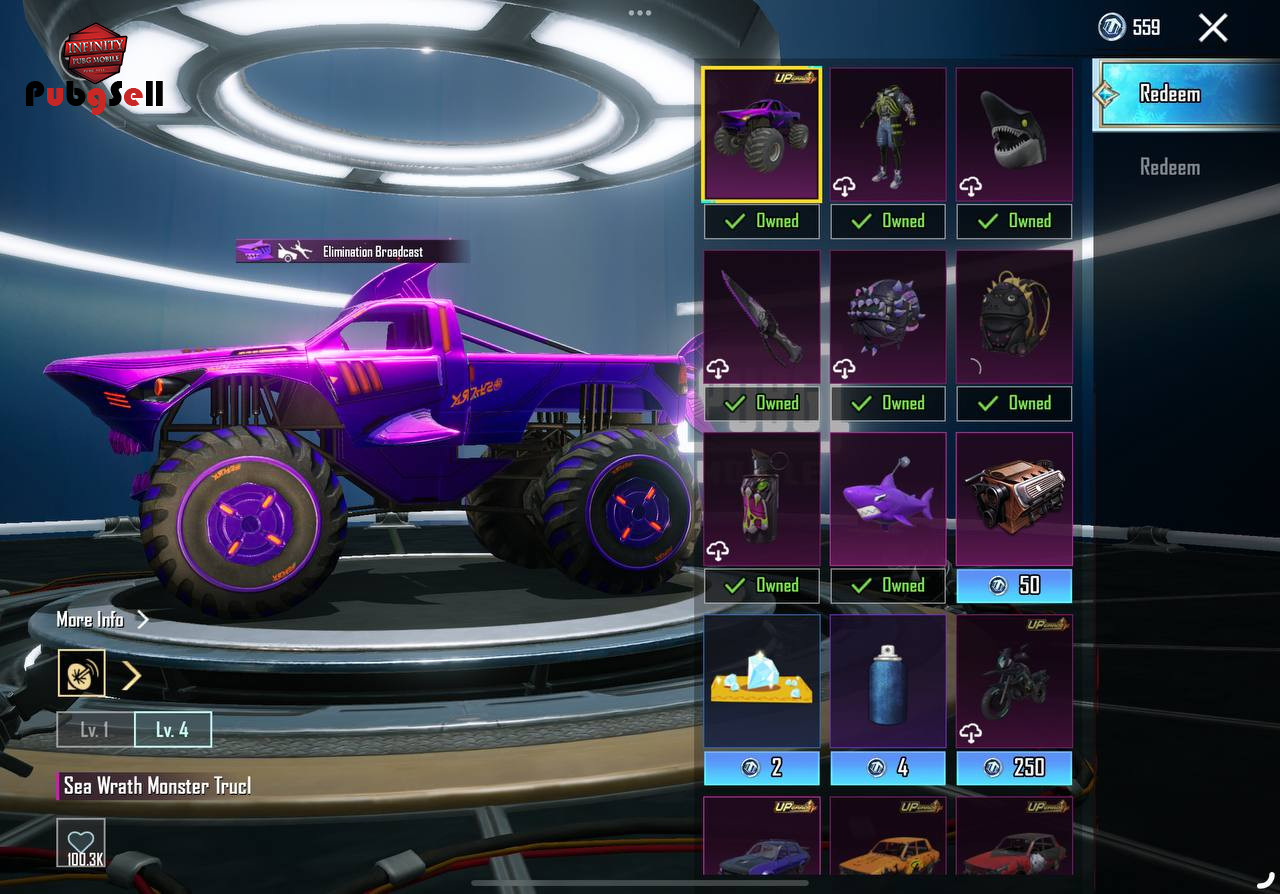Pick the serrated knife skin item

tap(762, 317)
